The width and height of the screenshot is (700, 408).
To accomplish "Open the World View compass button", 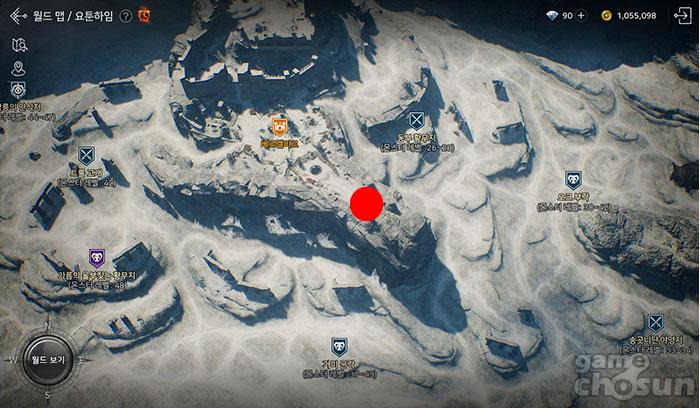I will tap(43, 357).
